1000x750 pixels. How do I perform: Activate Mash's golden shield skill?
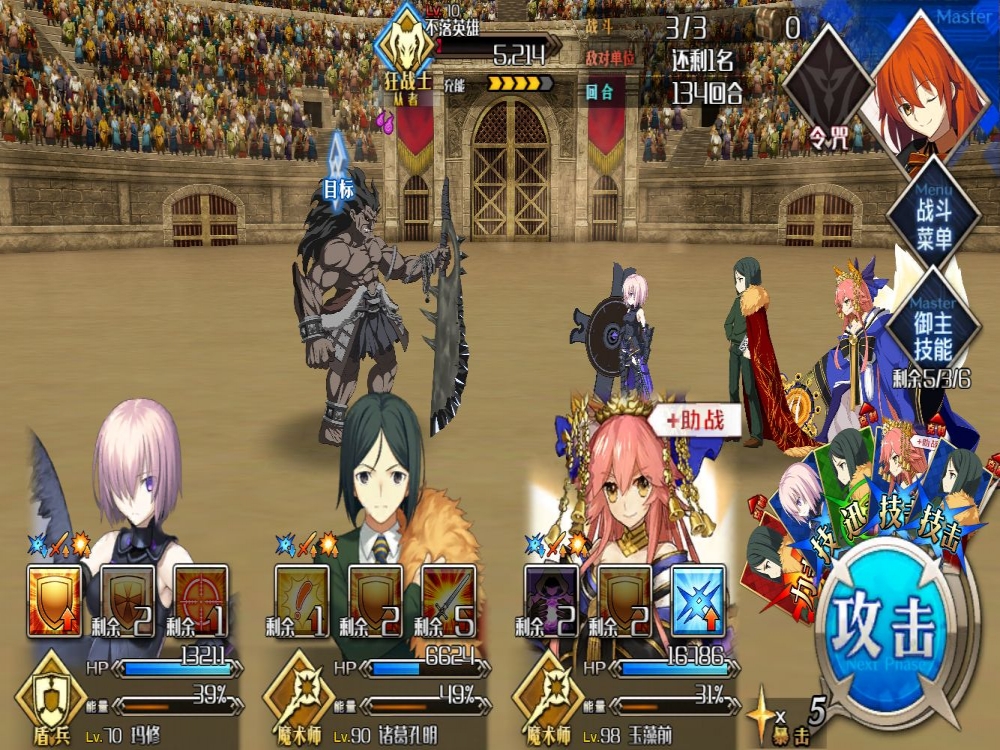(54, 601)
